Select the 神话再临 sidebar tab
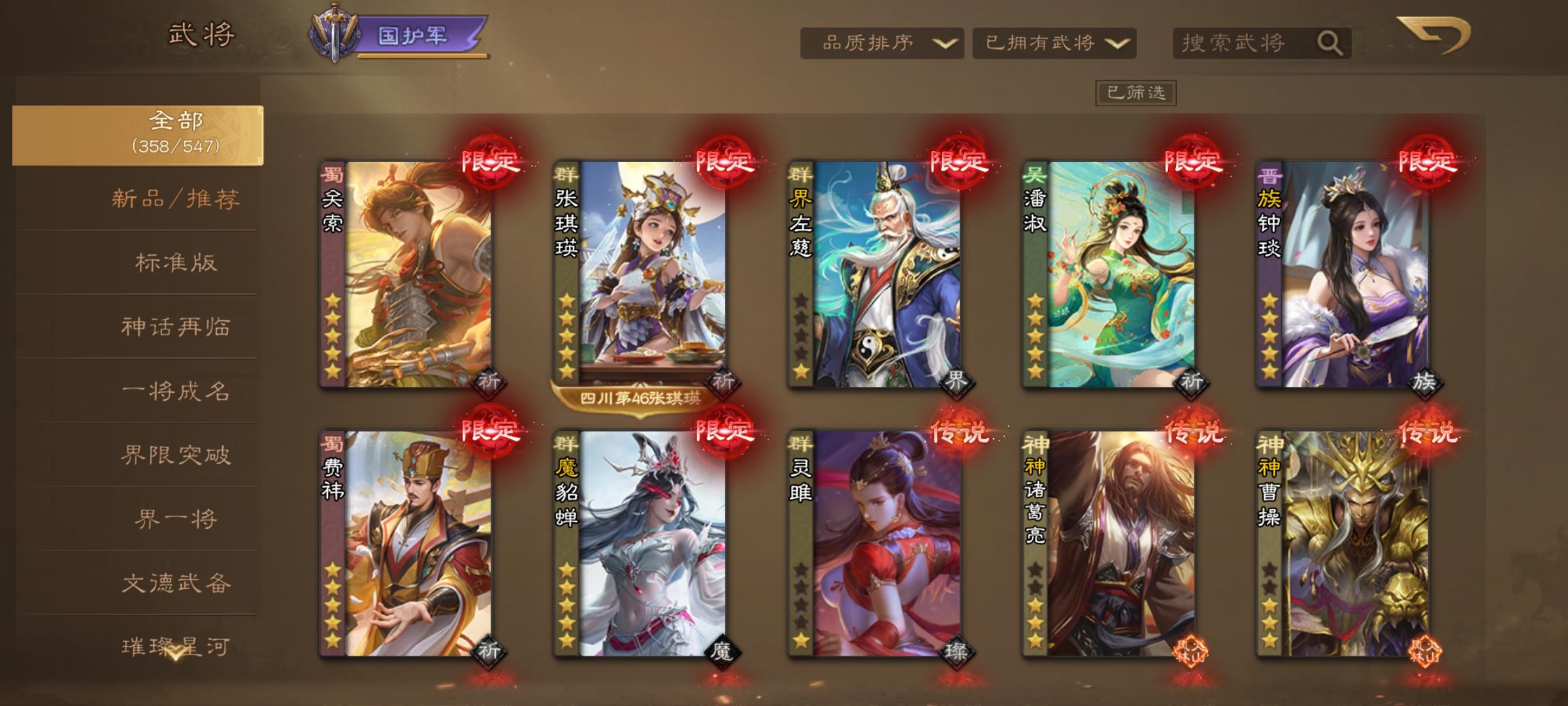 tap(177, 327)
